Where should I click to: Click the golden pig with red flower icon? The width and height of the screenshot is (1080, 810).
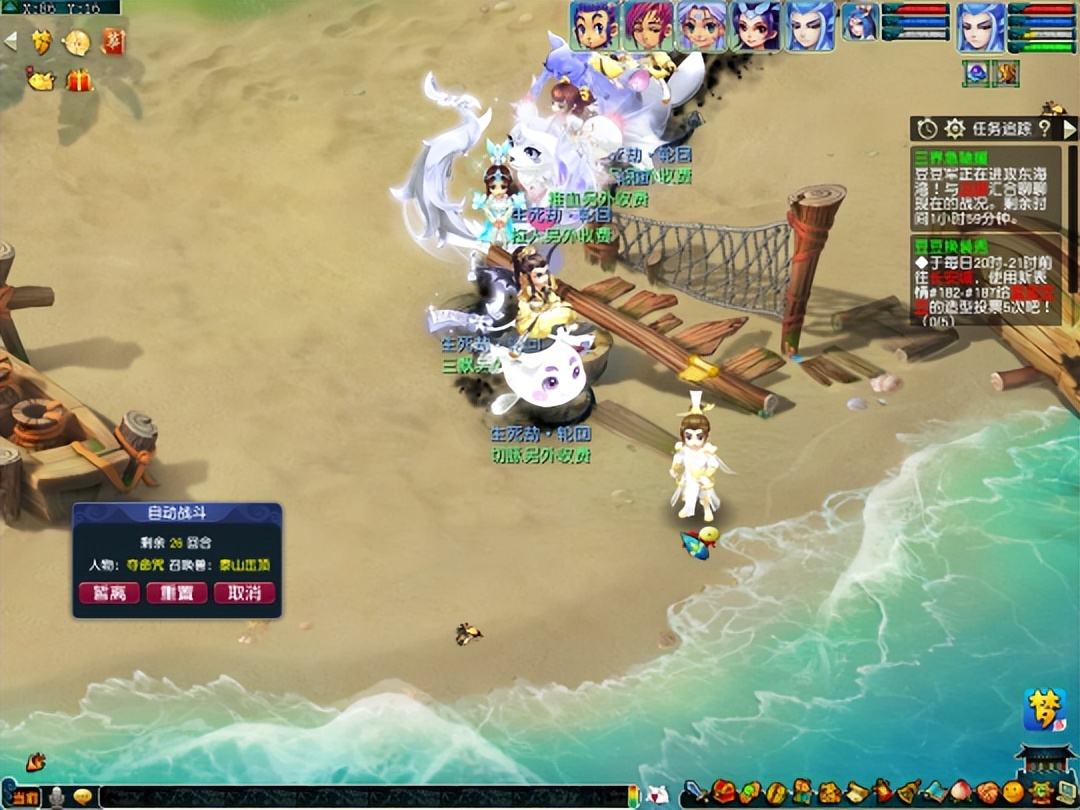41,80
